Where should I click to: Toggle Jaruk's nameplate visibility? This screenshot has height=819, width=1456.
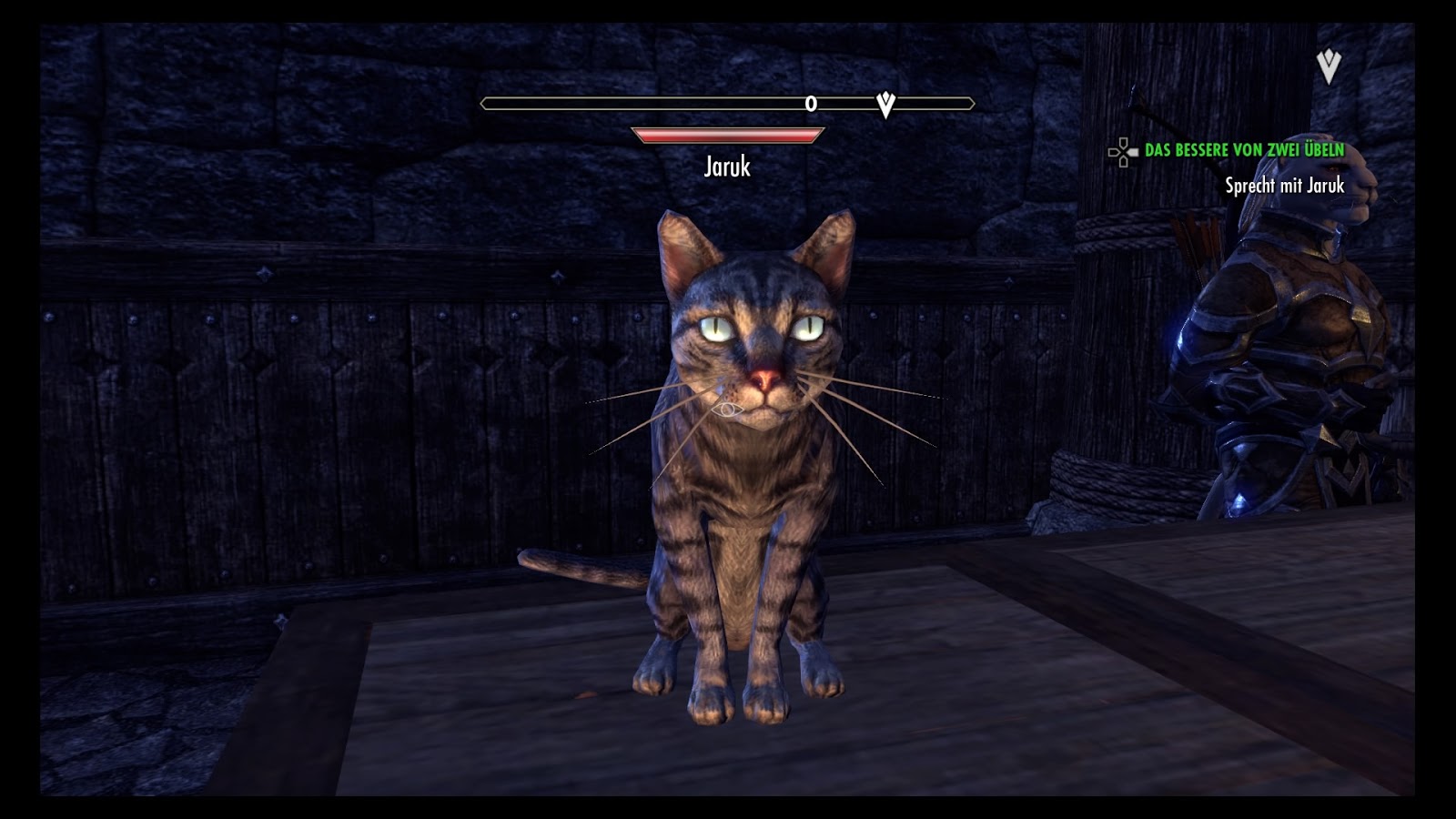(728, 167)
